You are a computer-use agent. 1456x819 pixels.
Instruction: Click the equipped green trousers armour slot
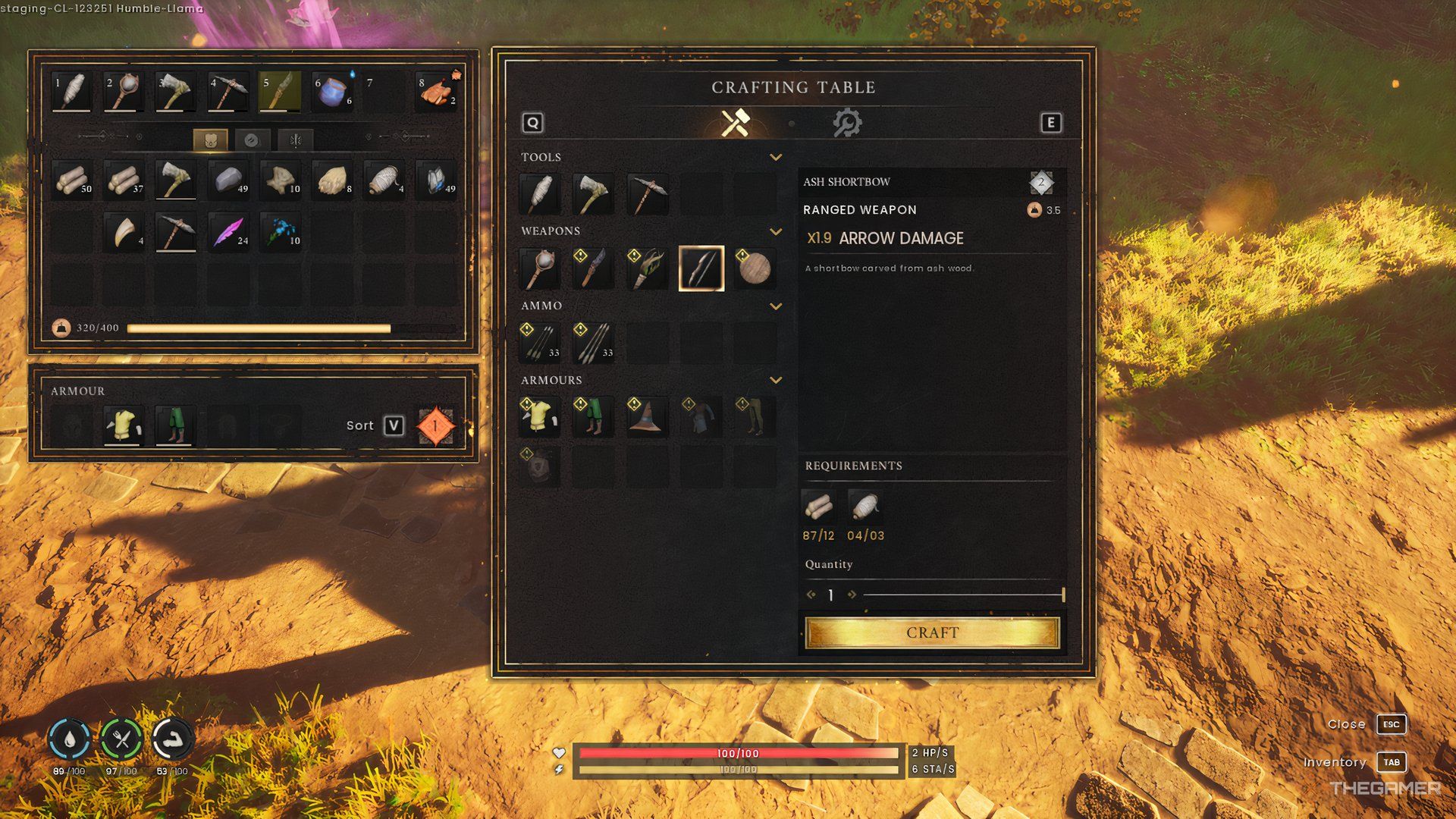pos(174,425)
